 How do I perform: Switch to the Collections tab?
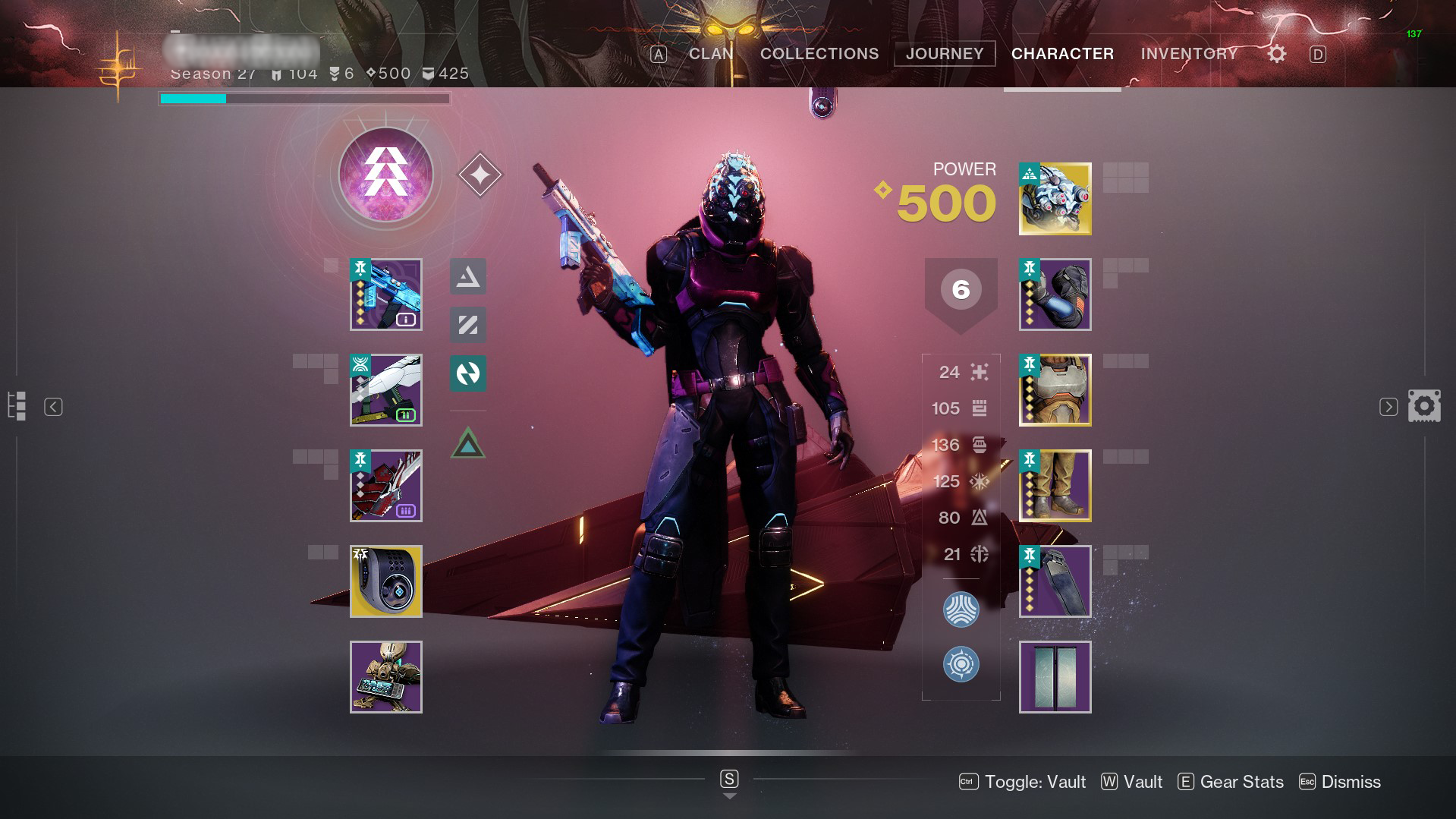819,54
